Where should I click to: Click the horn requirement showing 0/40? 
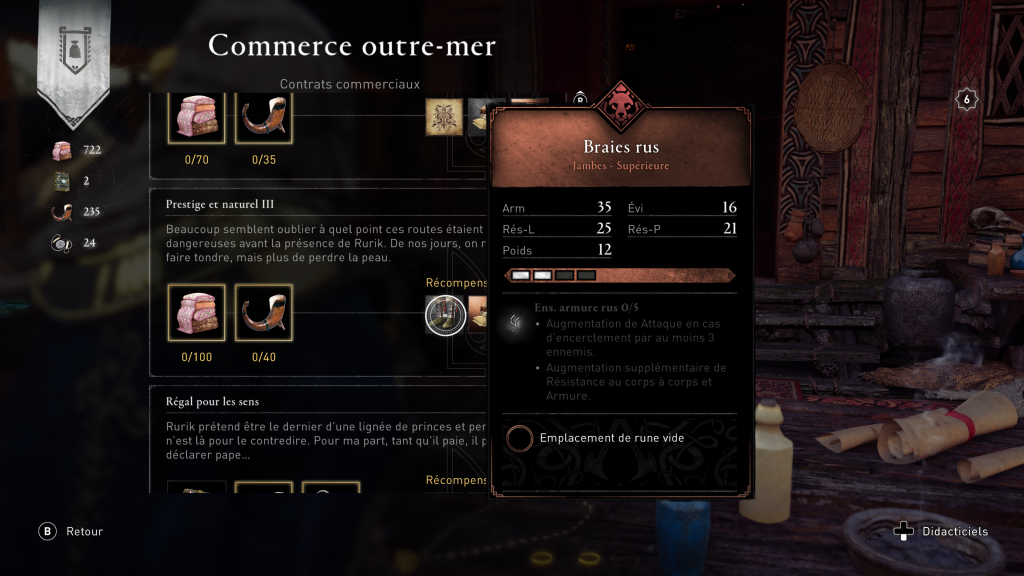pyautogui.click(x=264, y=314)
